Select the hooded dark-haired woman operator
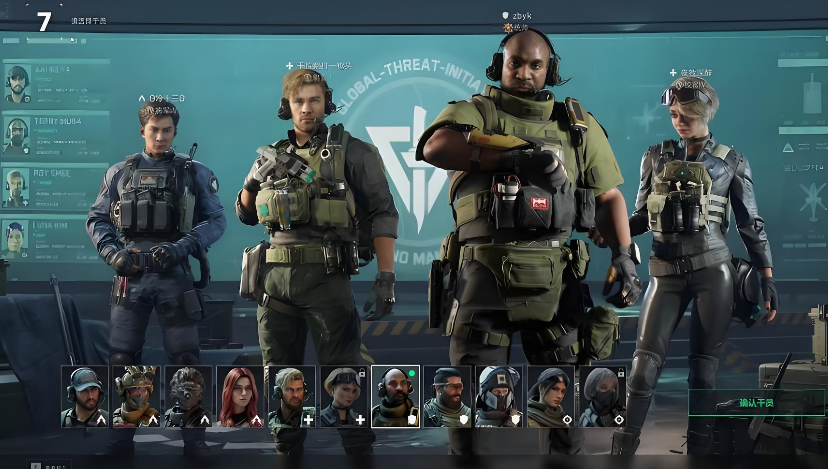This screenshot has height=469, width=828. (551, 396)
